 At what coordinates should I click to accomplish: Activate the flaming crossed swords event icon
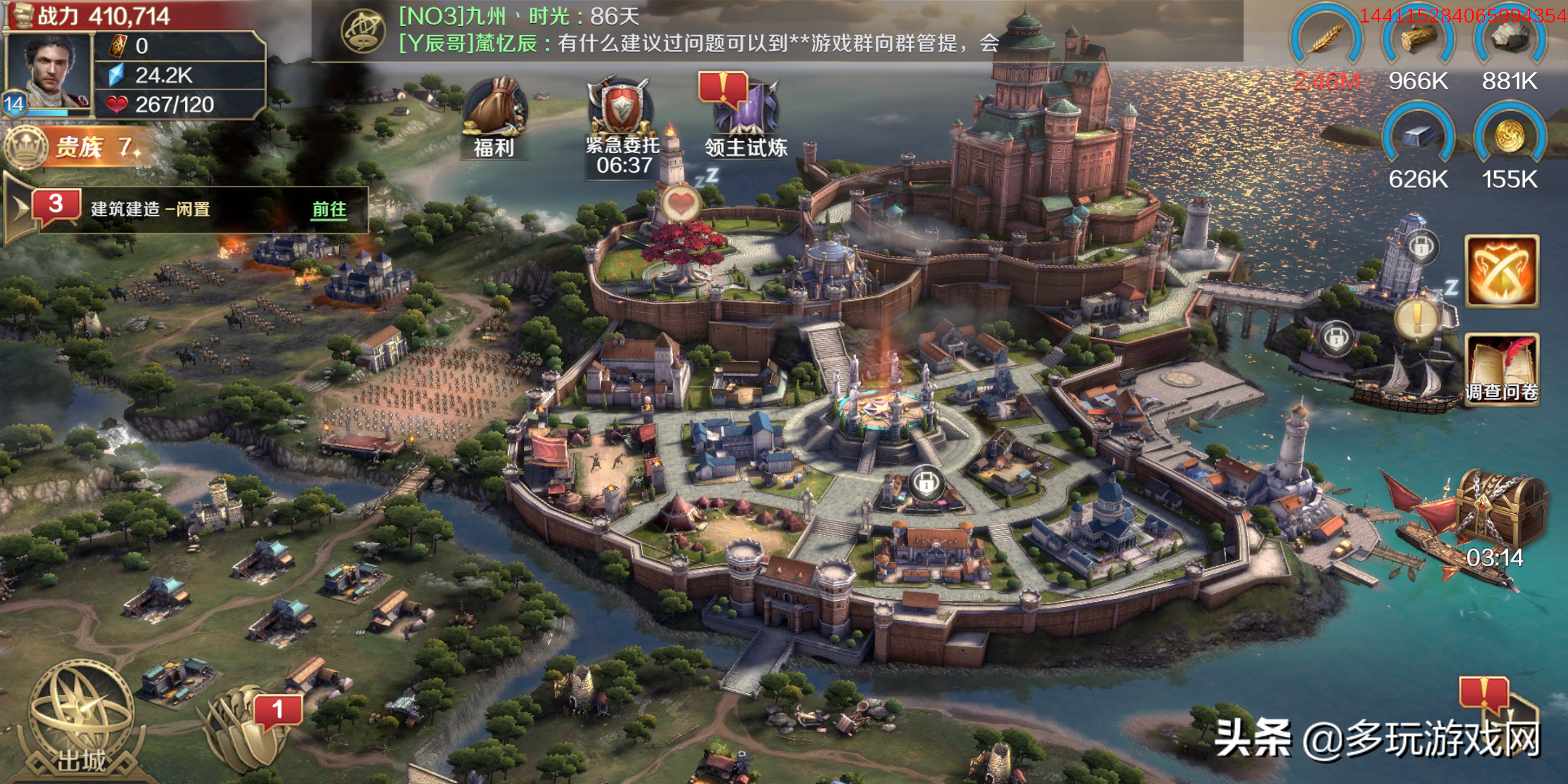pyautogui.click(x=1501, y=271)
